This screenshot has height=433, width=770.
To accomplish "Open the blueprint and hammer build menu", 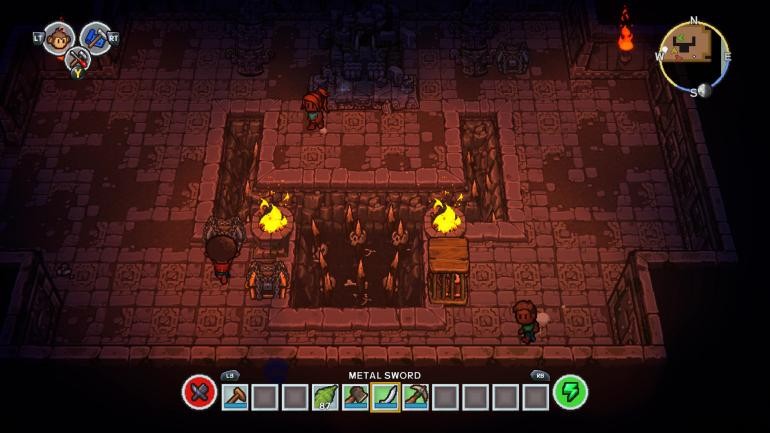I will click(95, 38).
